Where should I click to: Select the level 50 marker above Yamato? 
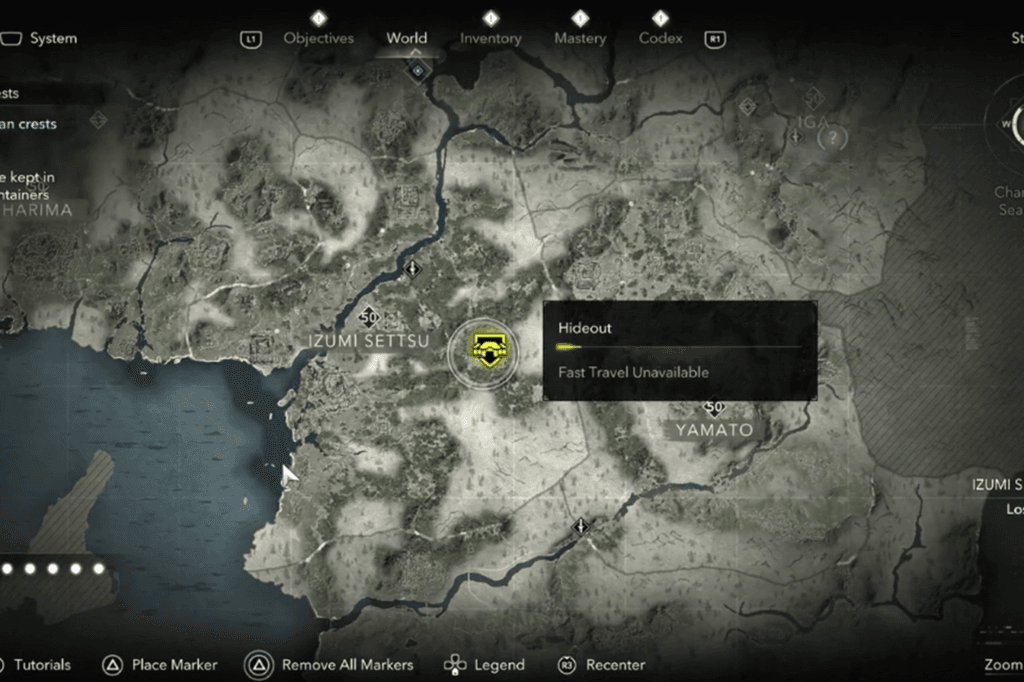[714, 407]
